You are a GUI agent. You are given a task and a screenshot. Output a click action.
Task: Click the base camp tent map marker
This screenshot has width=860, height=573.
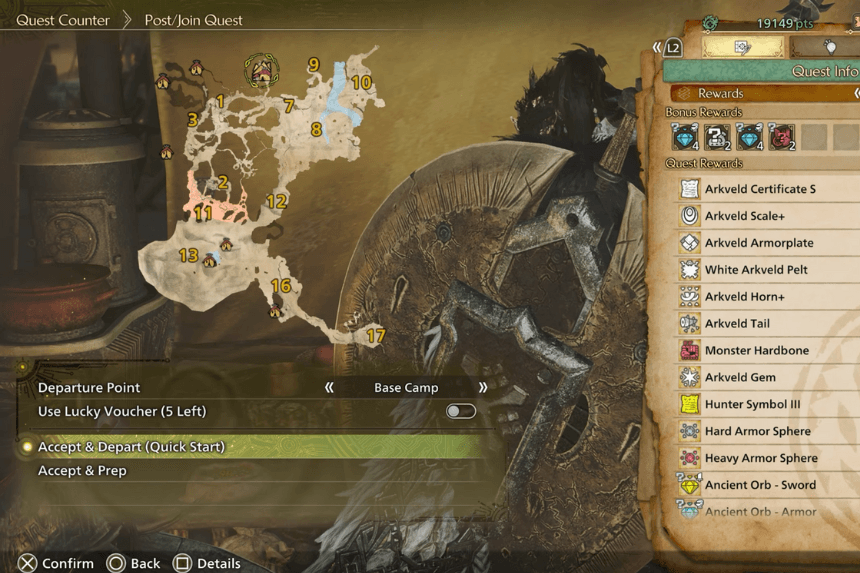click(261, 70)
